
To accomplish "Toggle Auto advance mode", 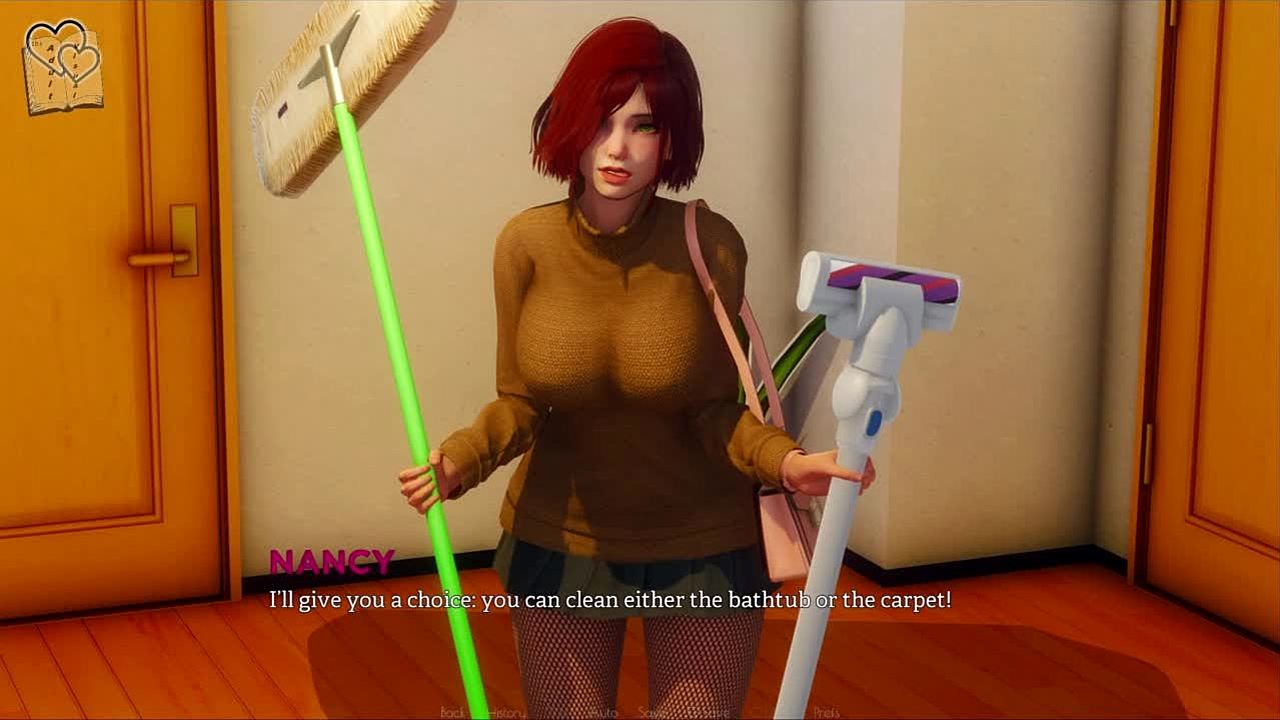I will coord(603,713).
